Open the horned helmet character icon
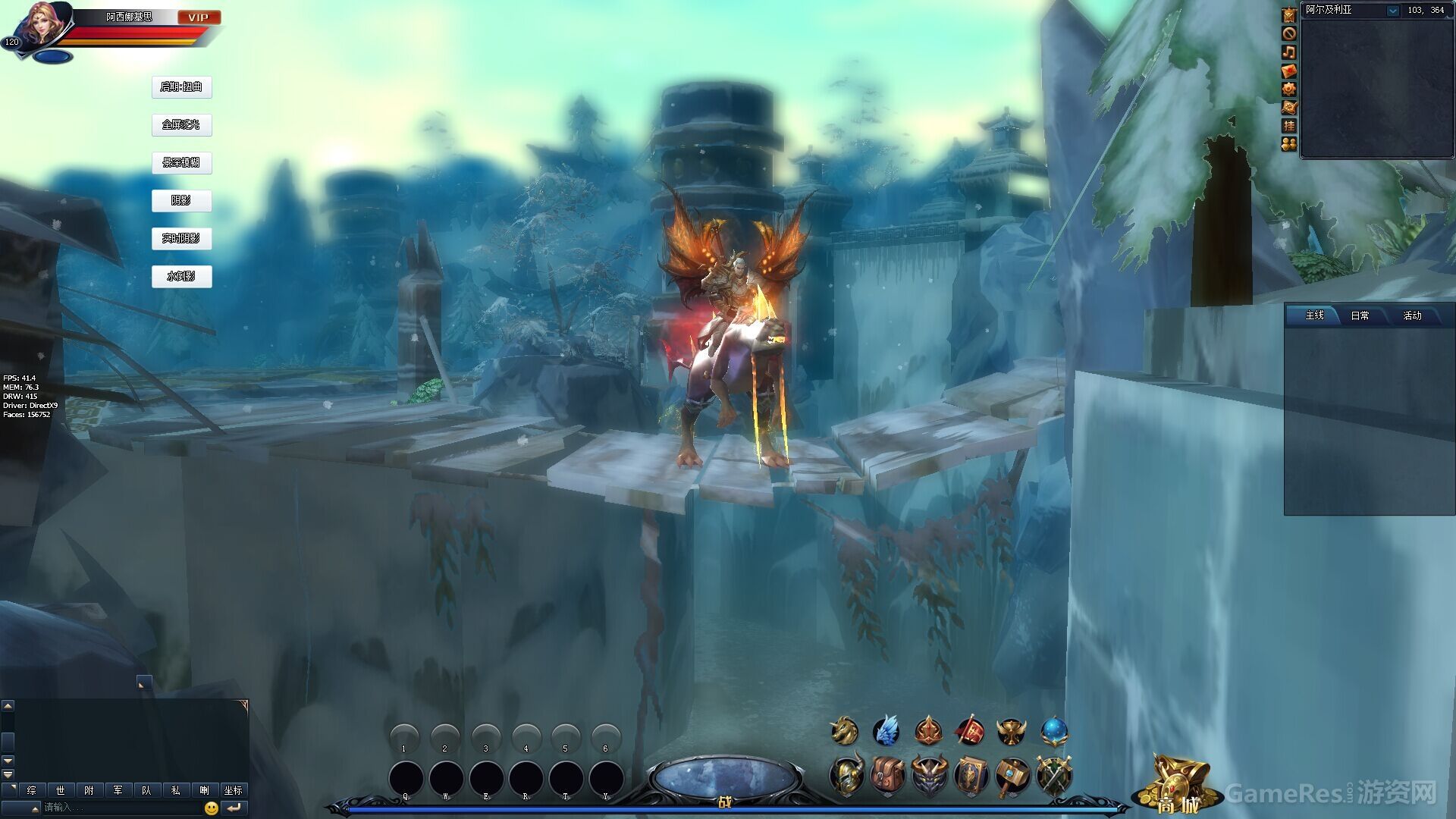This screenshot has width=1456, height=819. [x=846, y=776]
